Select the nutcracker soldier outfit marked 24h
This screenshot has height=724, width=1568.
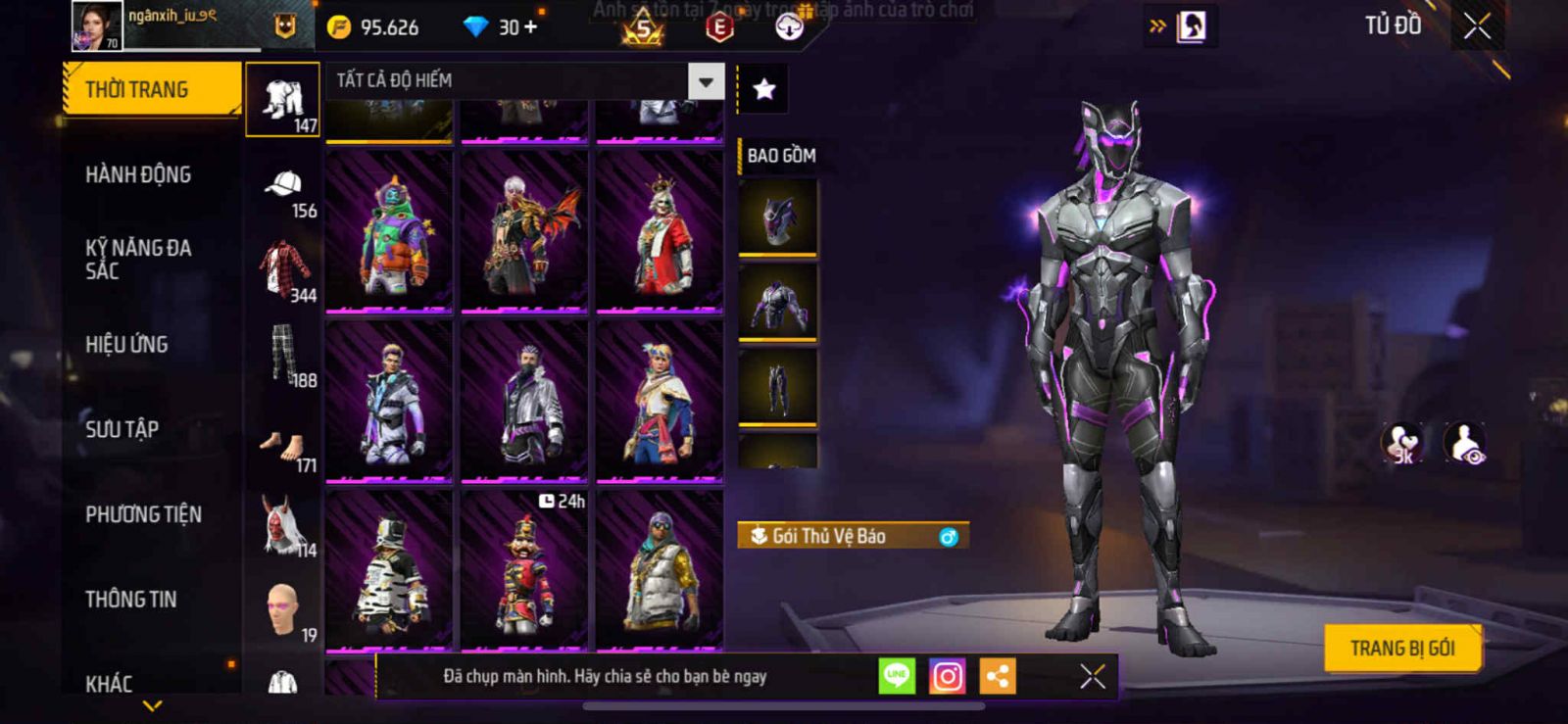(524, 569)
